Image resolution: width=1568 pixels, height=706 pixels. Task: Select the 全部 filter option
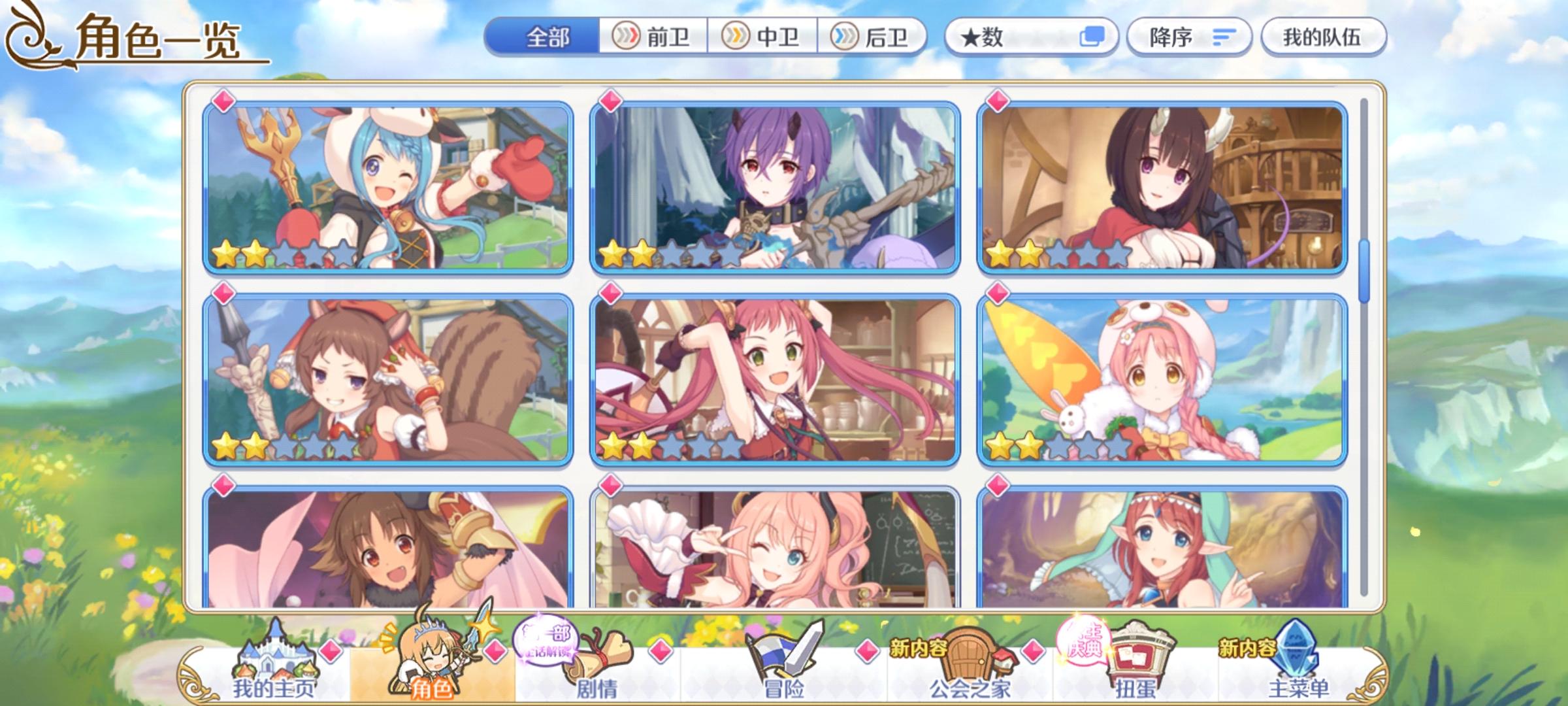[x=549, y=38]
